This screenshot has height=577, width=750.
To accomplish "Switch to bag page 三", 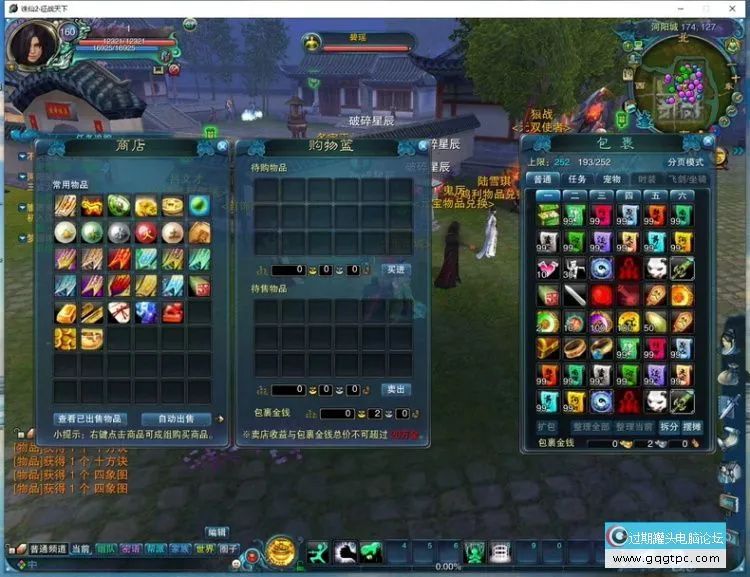I will tap(600, 195).
